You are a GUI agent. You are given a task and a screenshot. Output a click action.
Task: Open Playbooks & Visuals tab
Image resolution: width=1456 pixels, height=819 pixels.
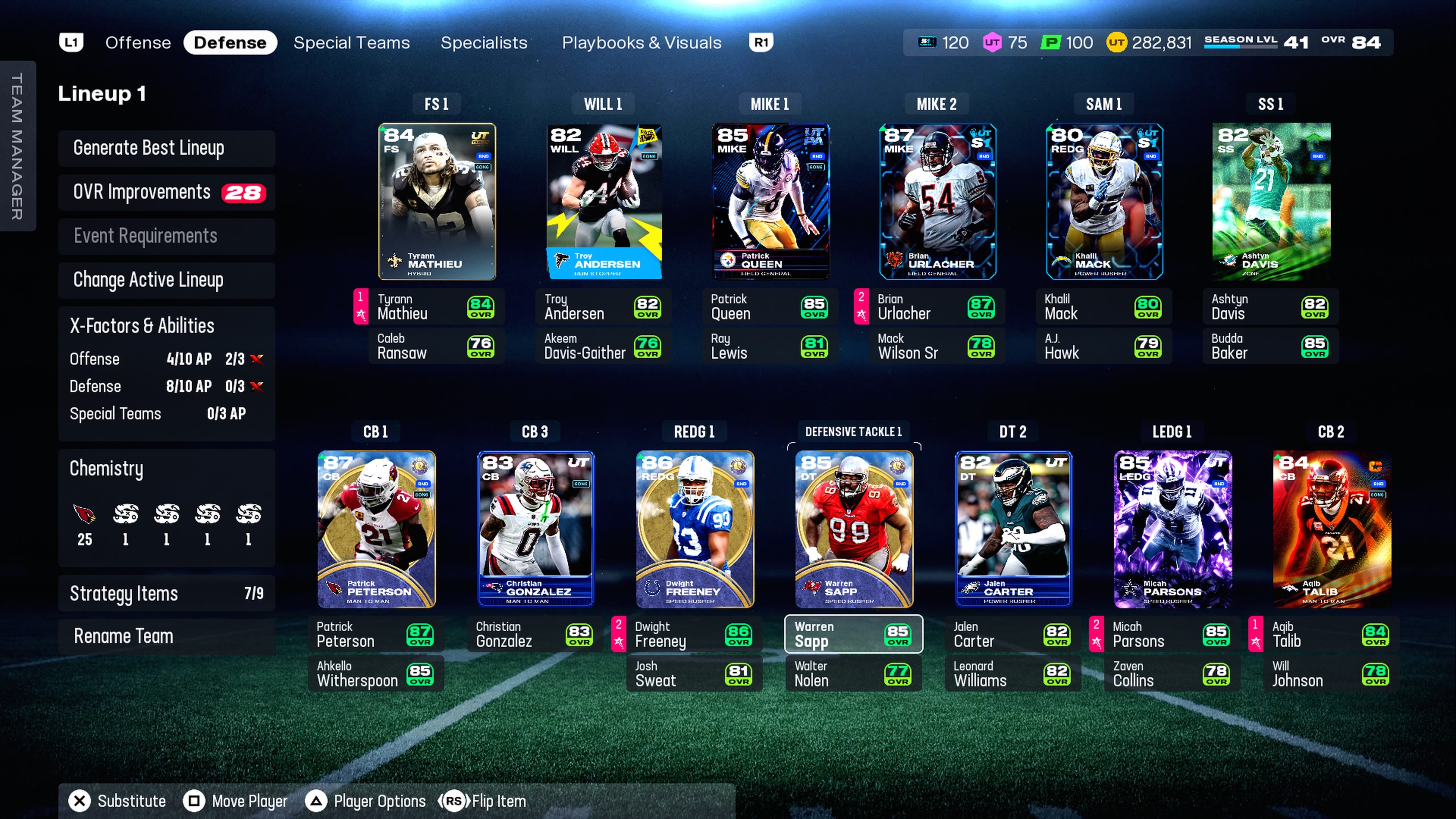pyautogui.click(x=642, y=42)
